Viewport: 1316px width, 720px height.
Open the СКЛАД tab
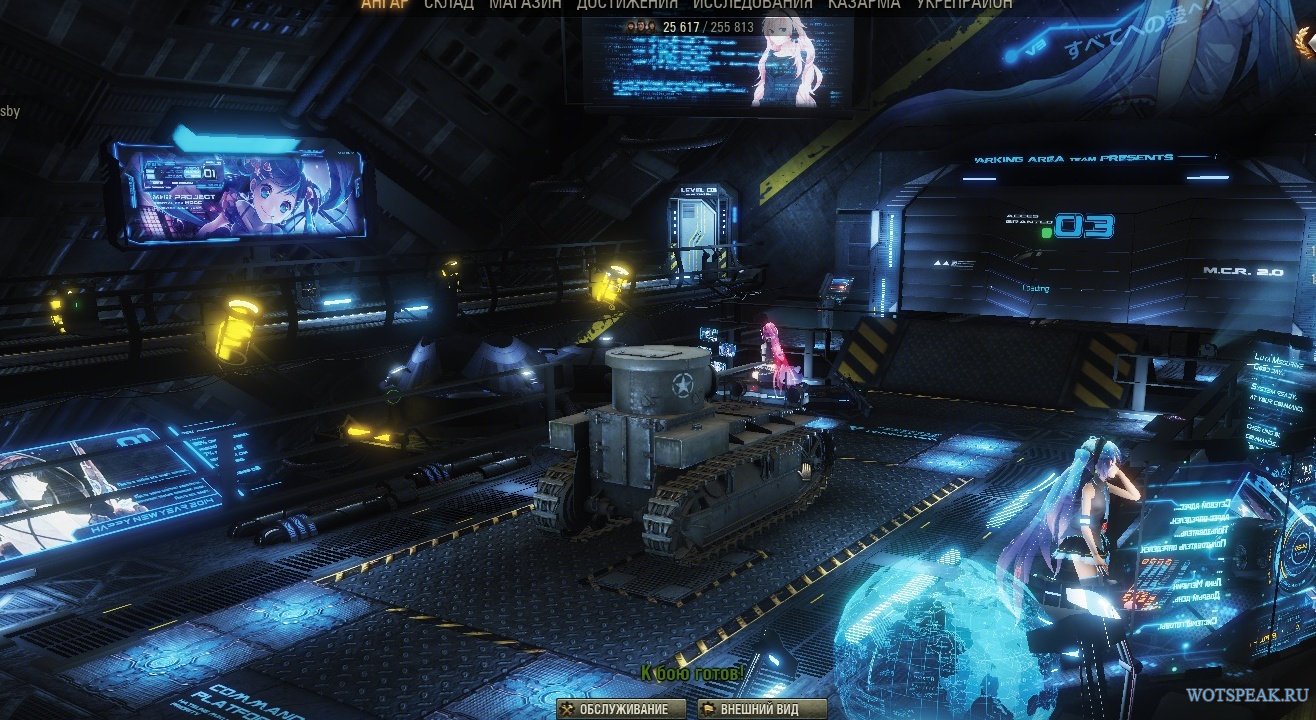click(449, 4)
